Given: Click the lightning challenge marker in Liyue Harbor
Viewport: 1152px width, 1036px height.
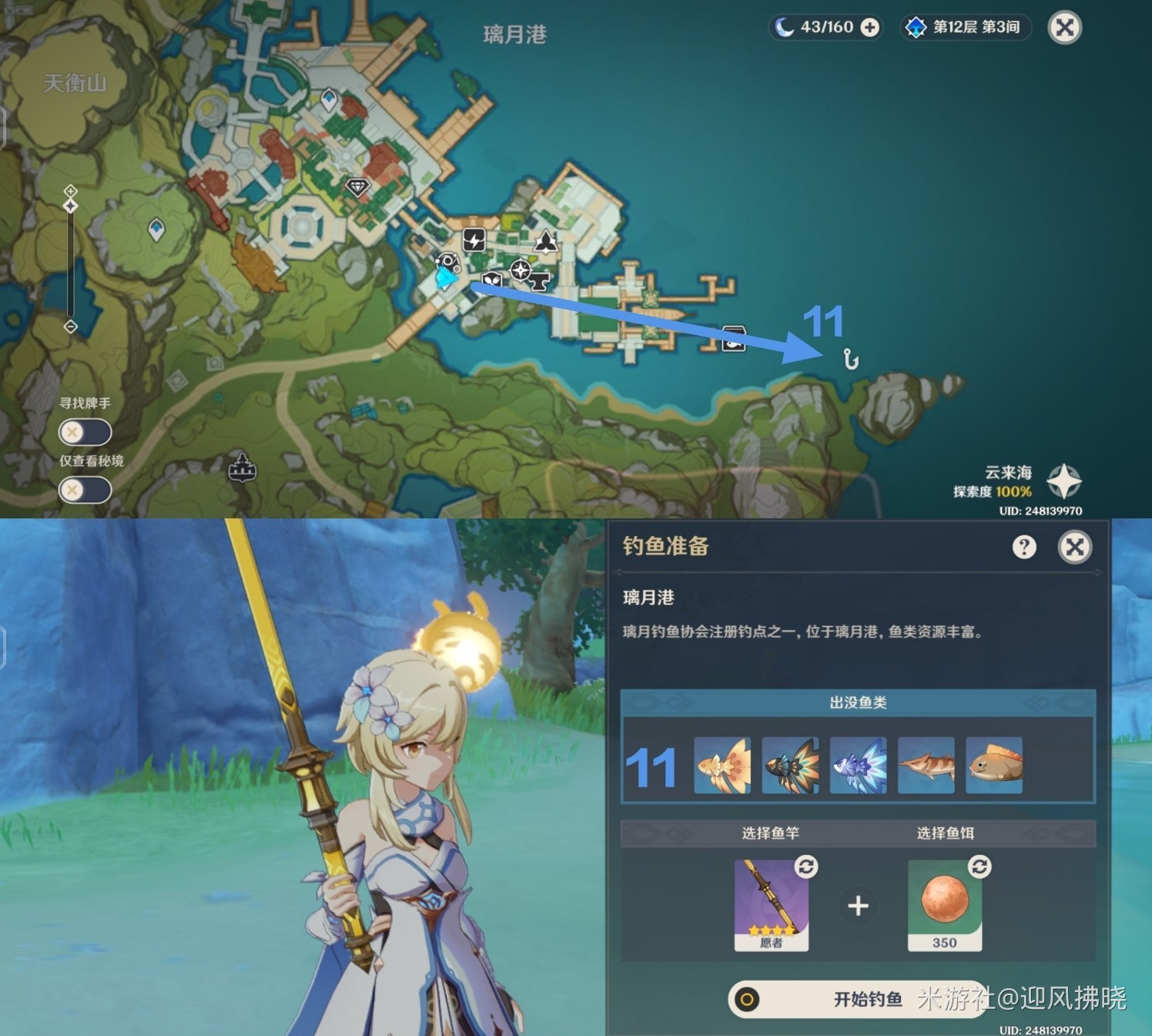Looking at the screenshot, I should tap(474, 240).
